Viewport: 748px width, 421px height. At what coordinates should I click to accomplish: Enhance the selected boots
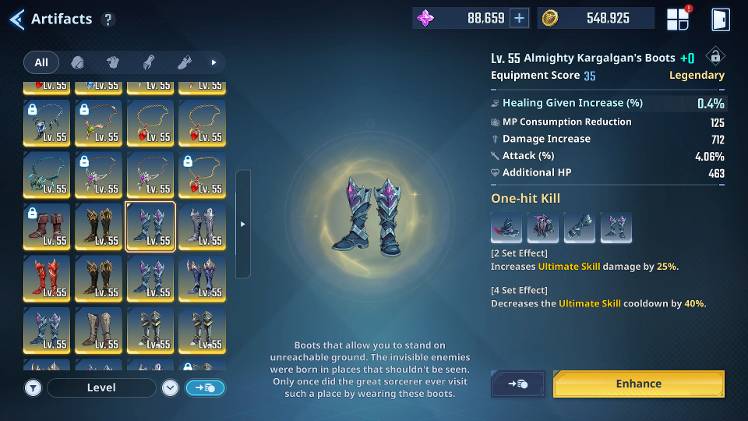[638, 384]
